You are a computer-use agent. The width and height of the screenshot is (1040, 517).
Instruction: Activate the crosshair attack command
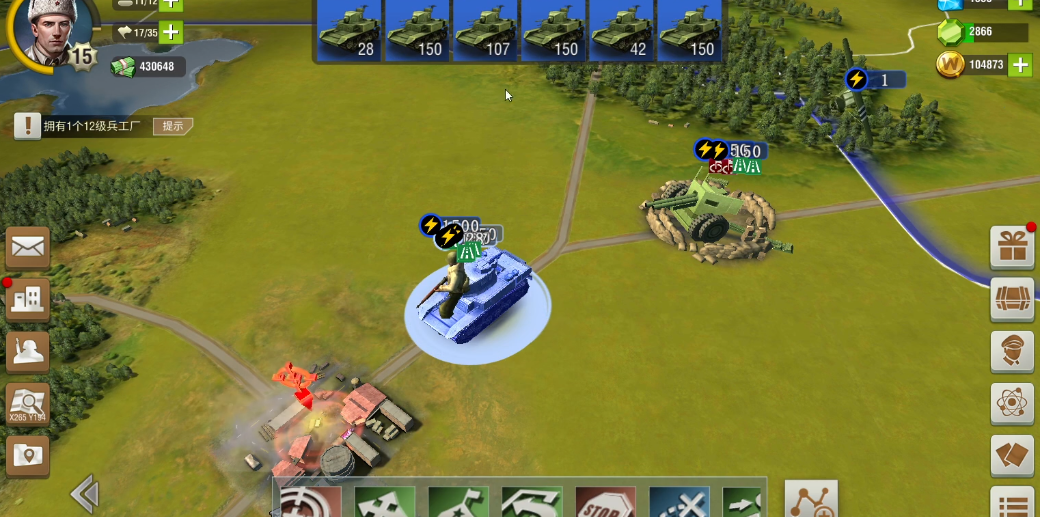[x=310, y=503]
